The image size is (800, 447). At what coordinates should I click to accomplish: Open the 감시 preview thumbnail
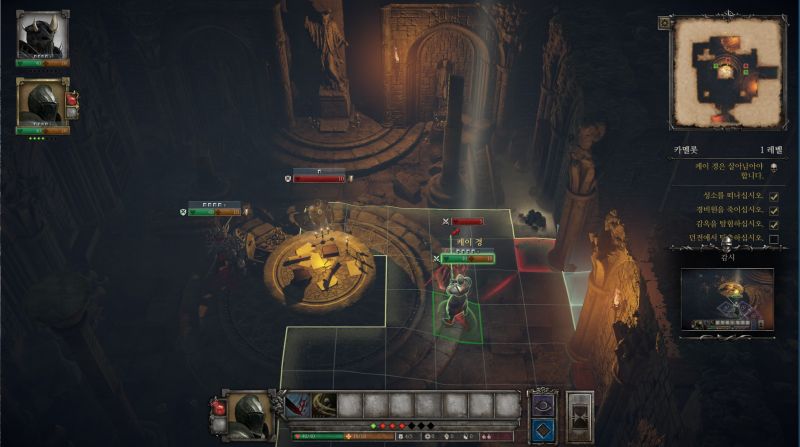[x=727, y=299]
